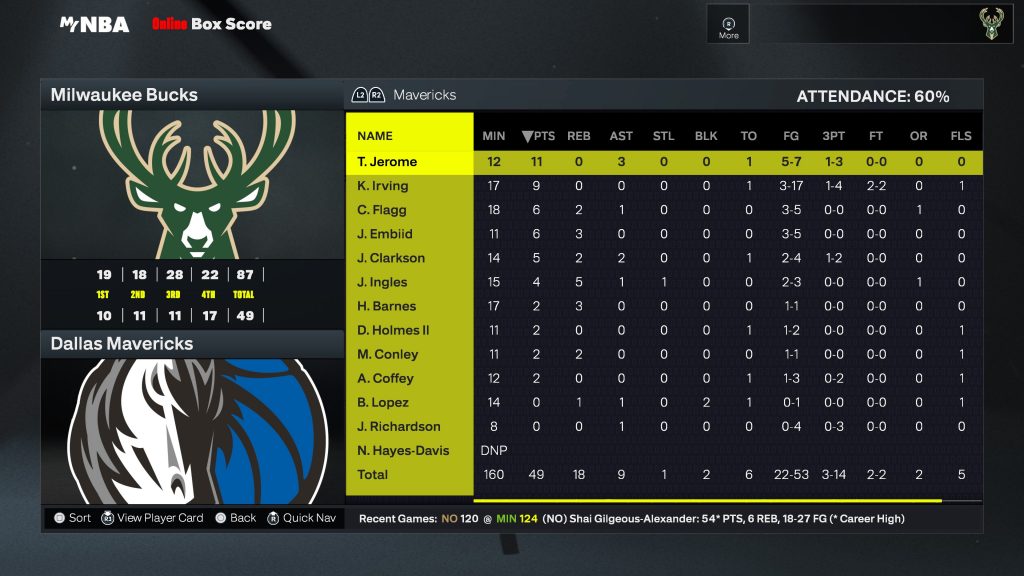Select T. Jerome's highlighted stat row
This screenshot has height=576, width=1024.
coord(387,162)
